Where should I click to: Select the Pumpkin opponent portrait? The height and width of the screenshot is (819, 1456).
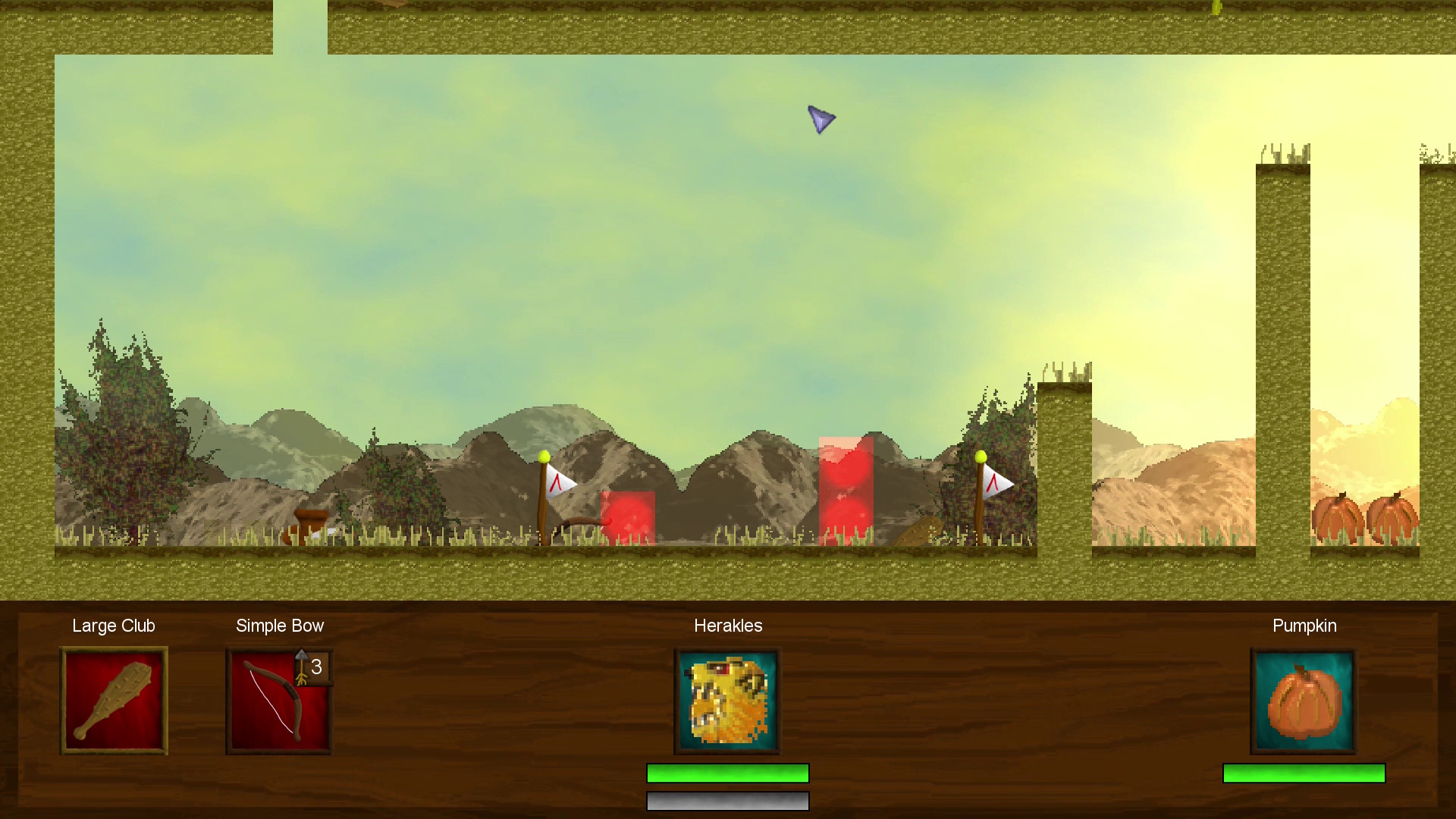[1303, 699]
